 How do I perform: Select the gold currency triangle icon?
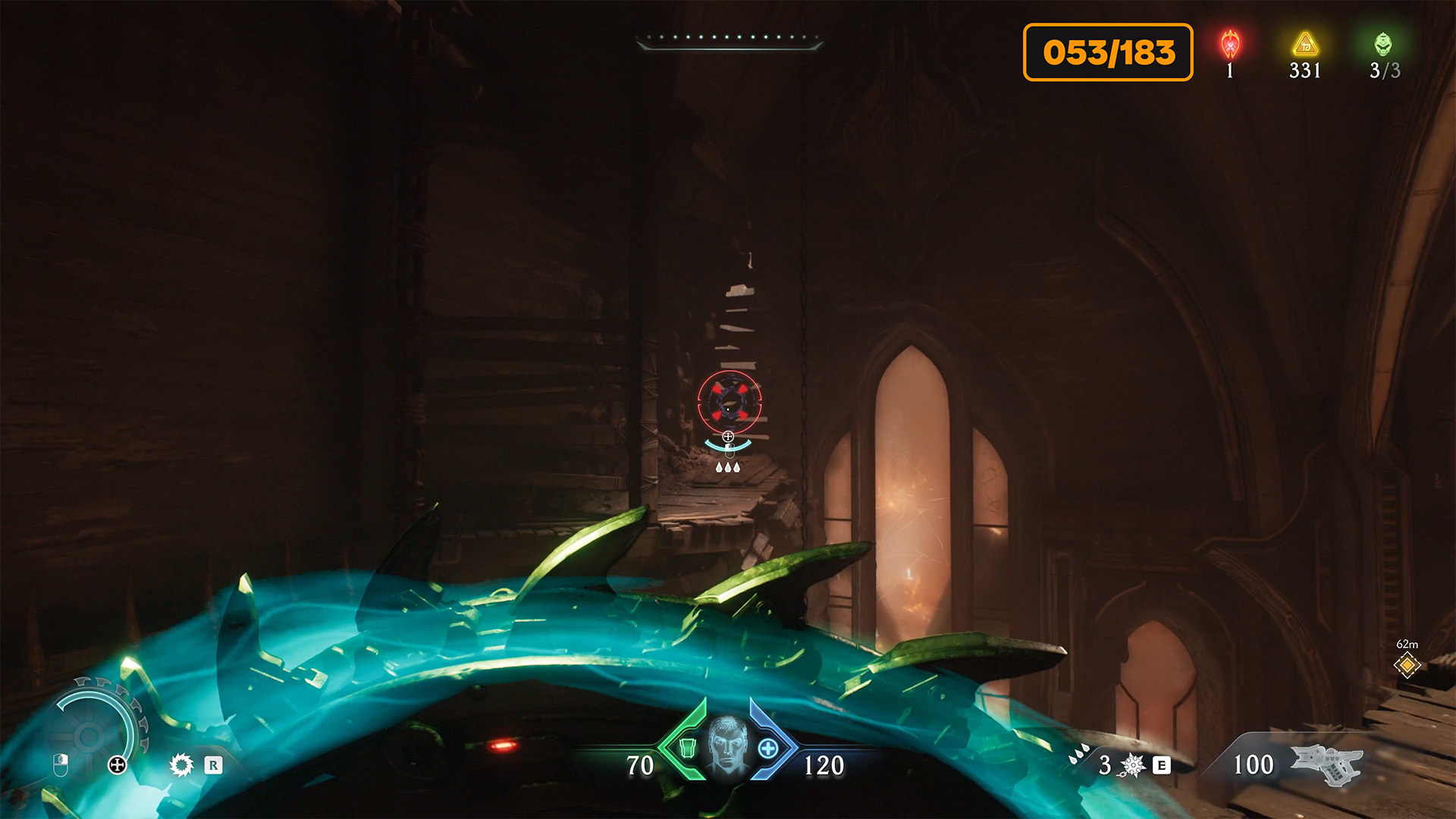point(1305,44)
